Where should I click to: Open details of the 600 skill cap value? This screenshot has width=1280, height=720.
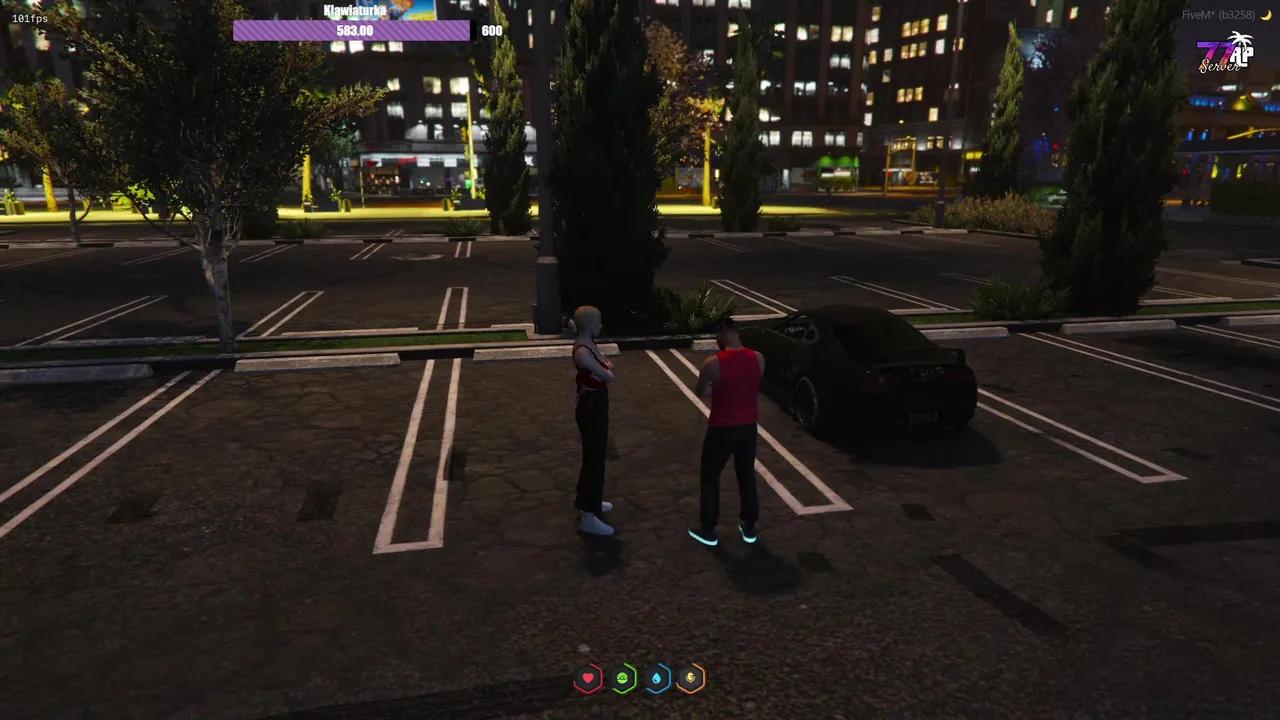(491, 30)
